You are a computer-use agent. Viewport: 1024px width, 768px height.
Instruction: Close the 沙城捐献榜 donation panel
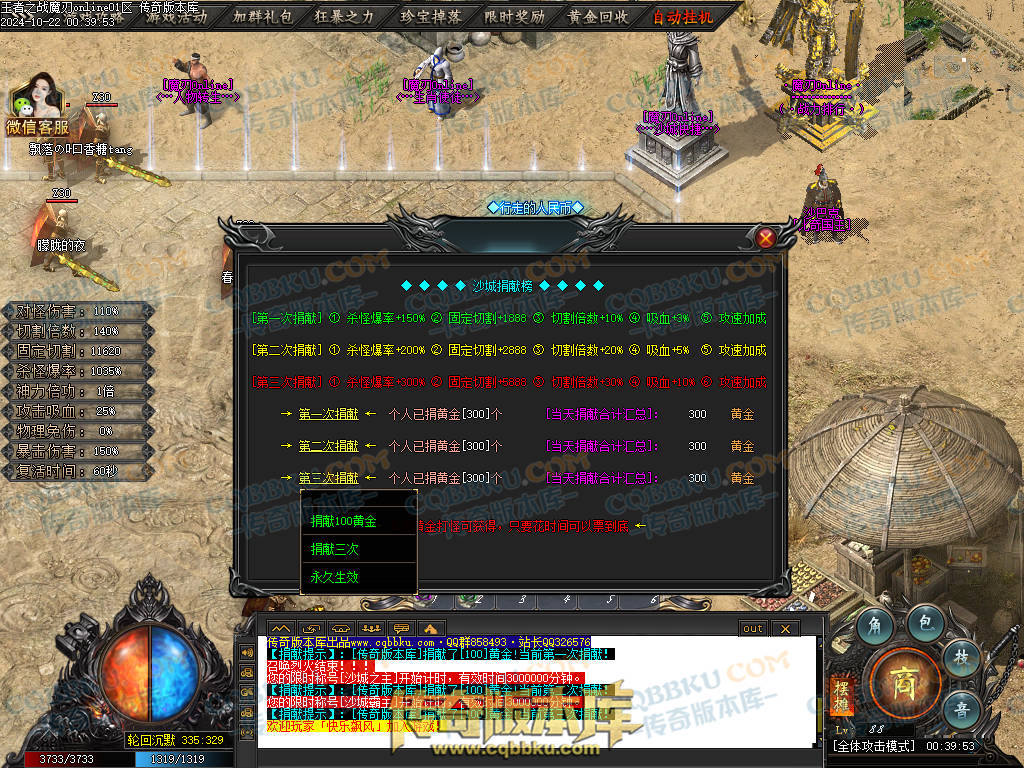pos(766,237)
